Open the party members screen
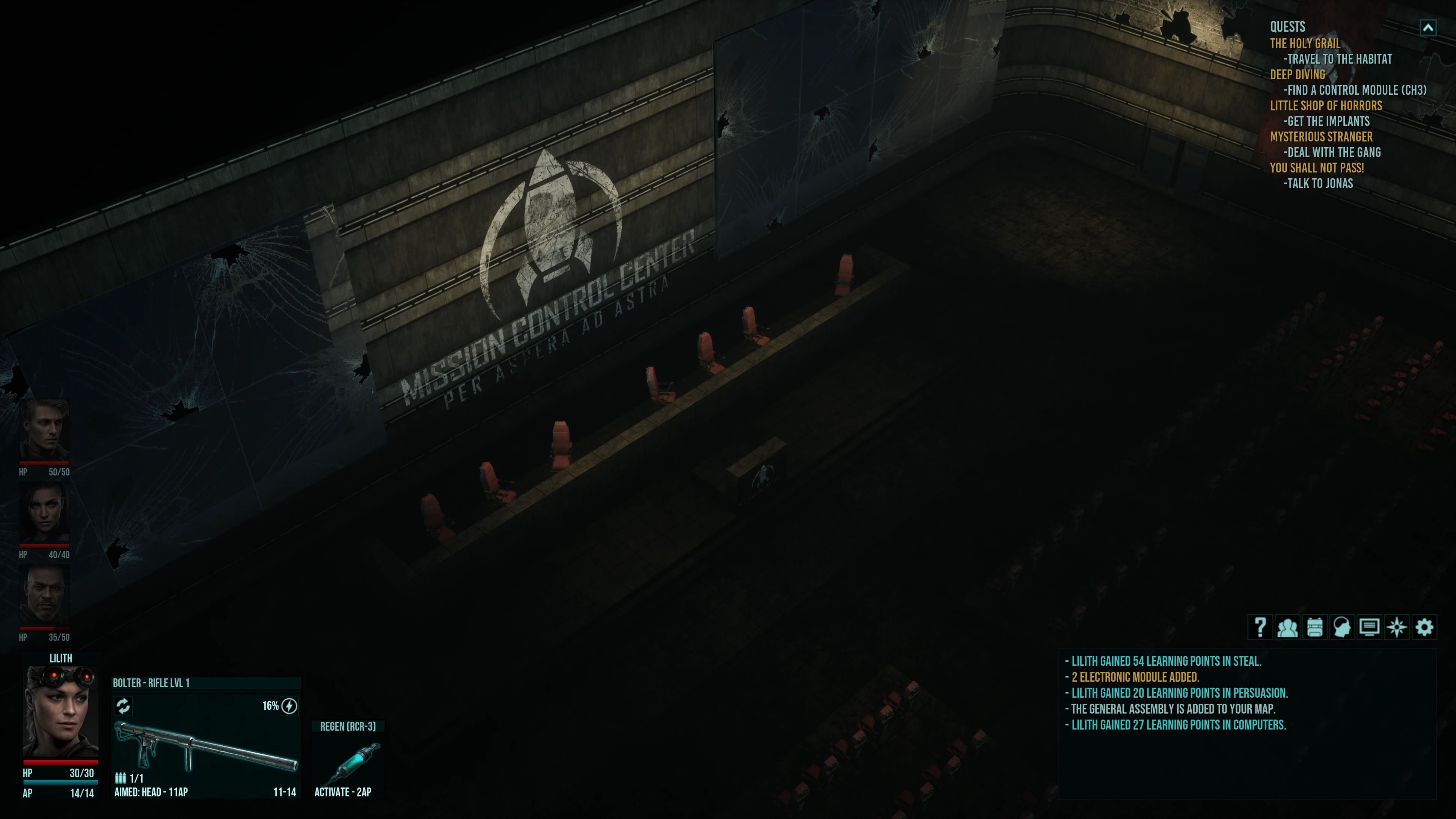The width and height of the screenshot is (1456, 819). [1287, 627]
